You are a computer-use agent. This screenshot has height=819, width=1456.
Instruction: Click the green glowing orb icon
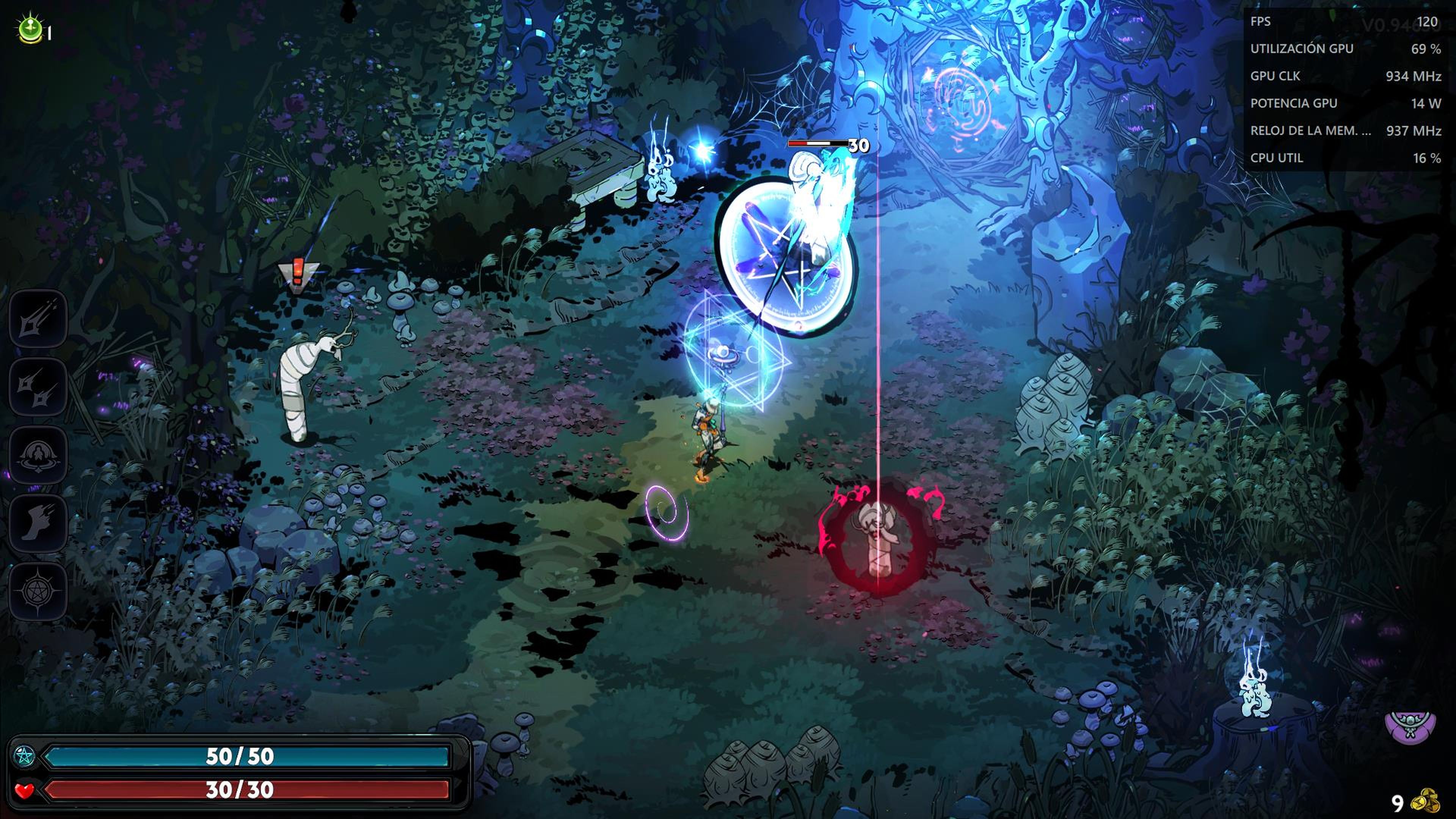30,30
